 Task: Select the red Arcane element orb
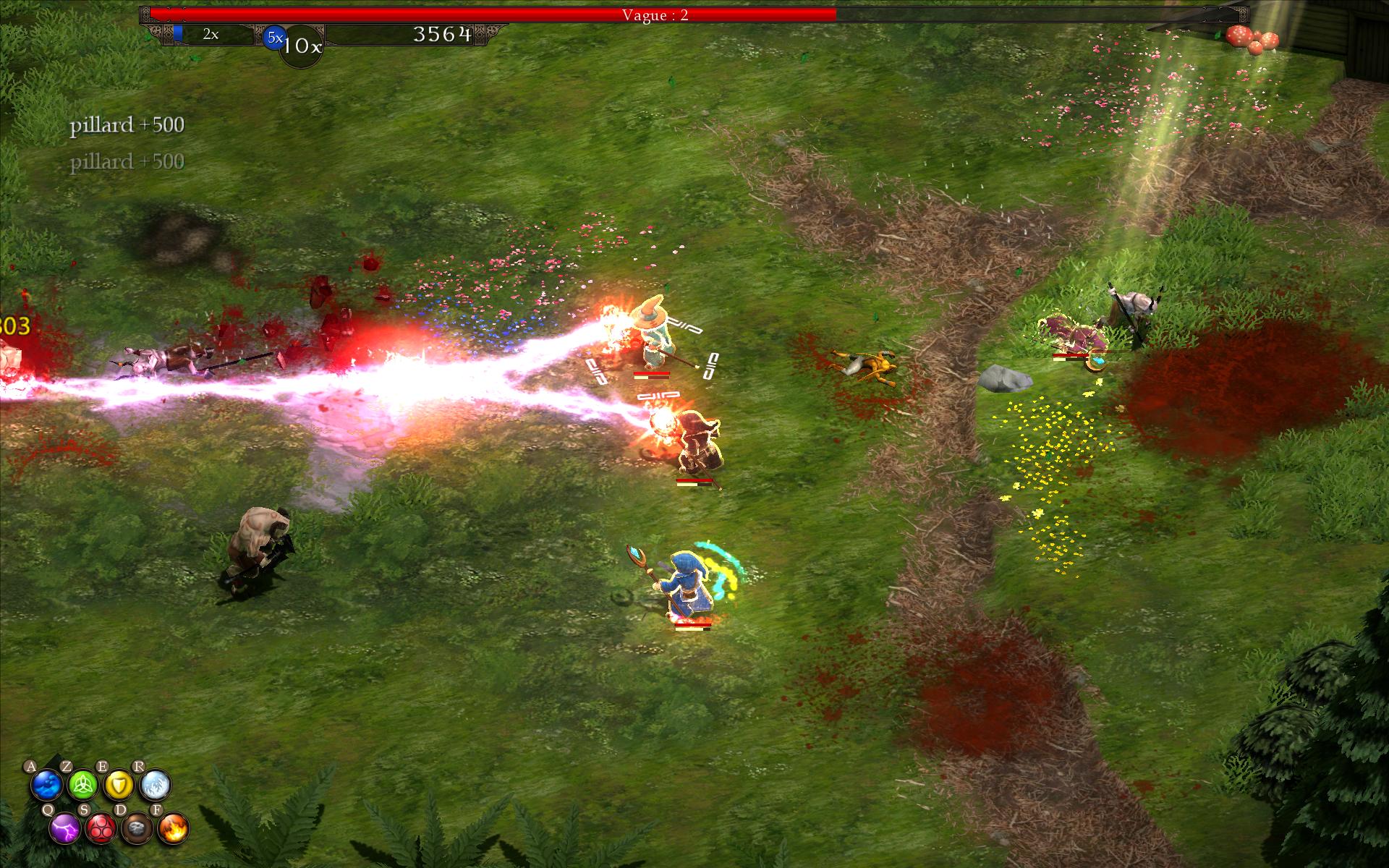click(101, 828)
